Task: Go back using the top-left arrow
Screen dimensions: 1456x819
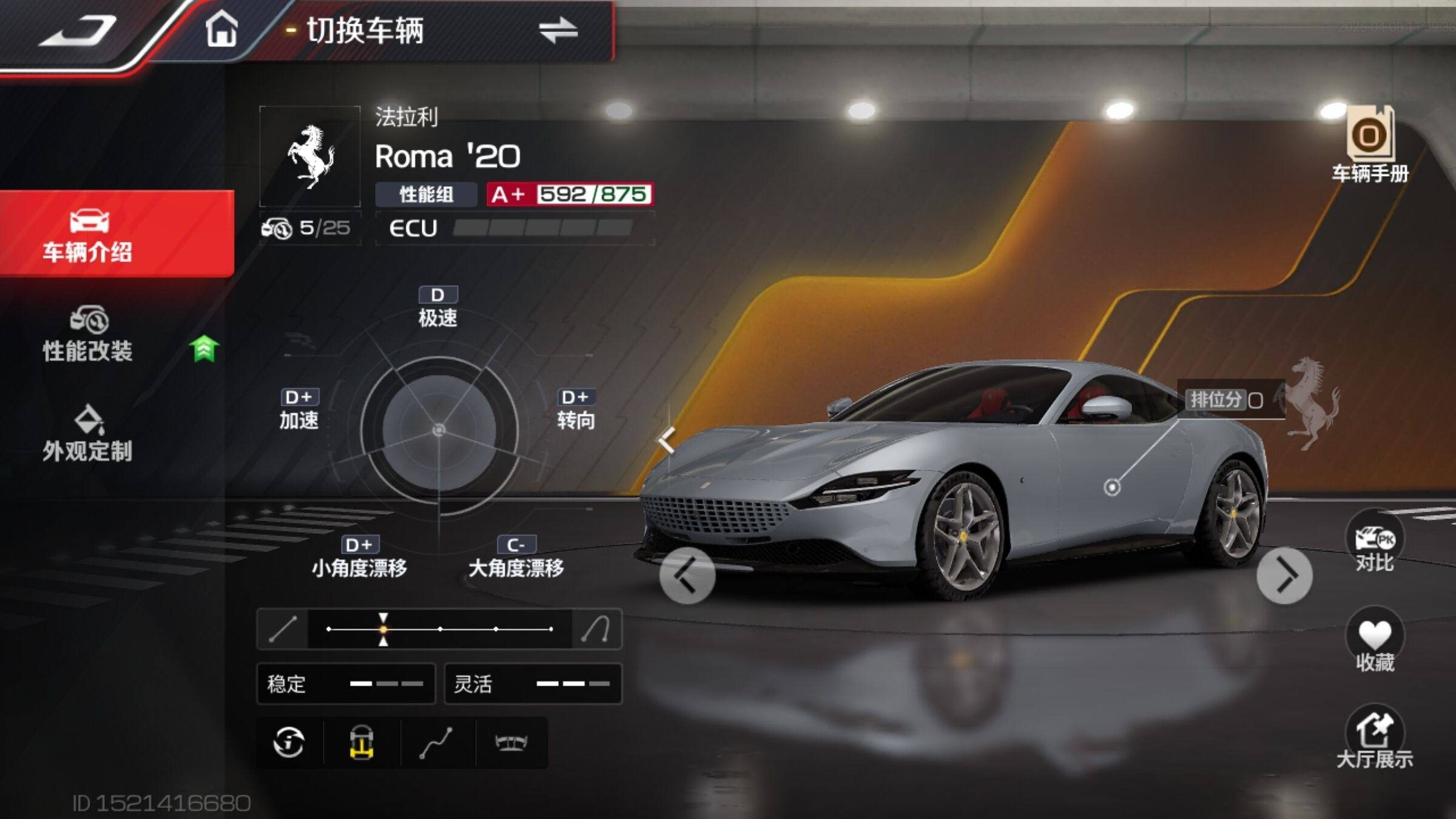Action: click(x=78, y=32)
